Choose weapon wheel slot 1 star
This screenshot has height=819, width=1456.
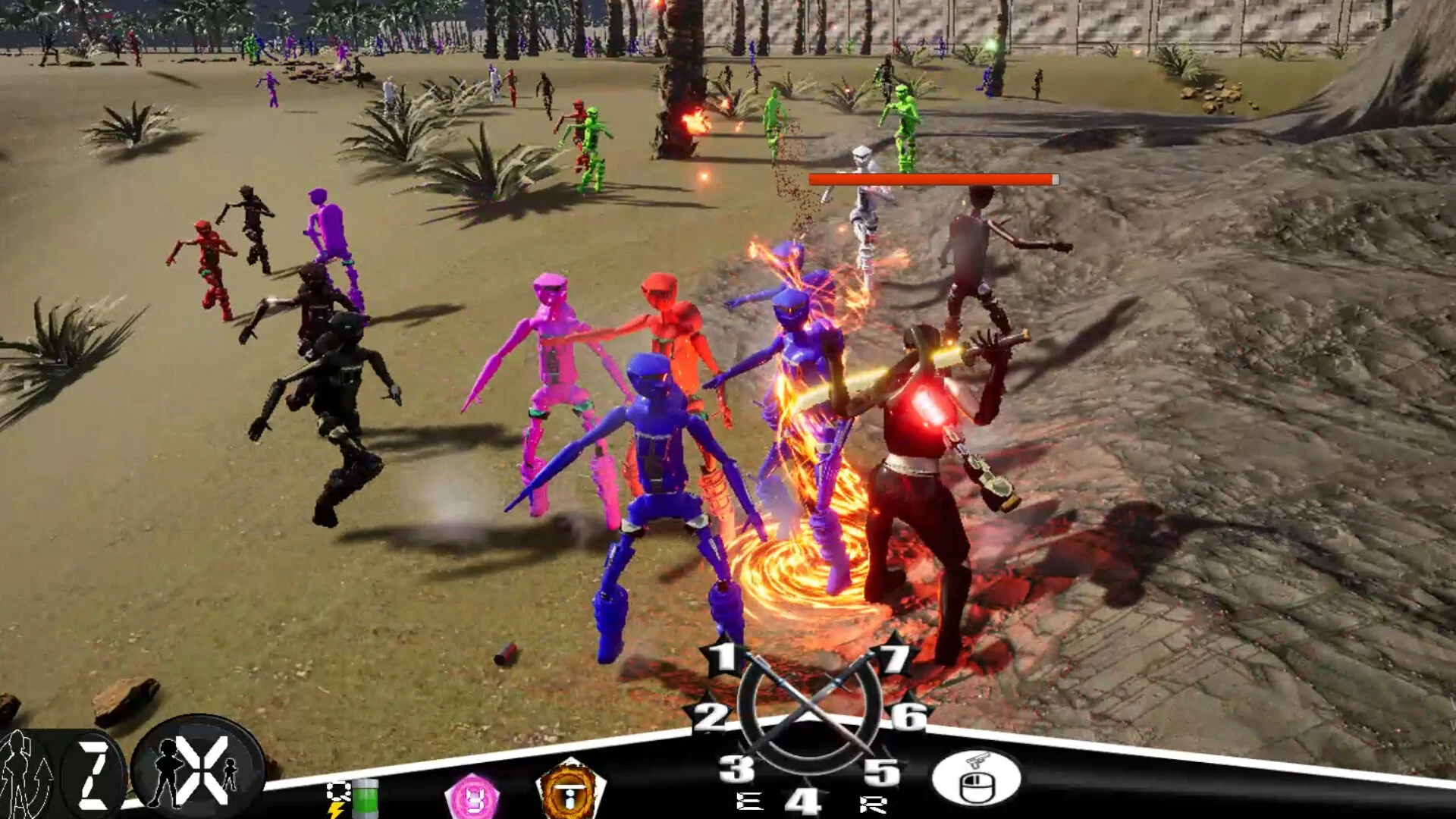724,657
